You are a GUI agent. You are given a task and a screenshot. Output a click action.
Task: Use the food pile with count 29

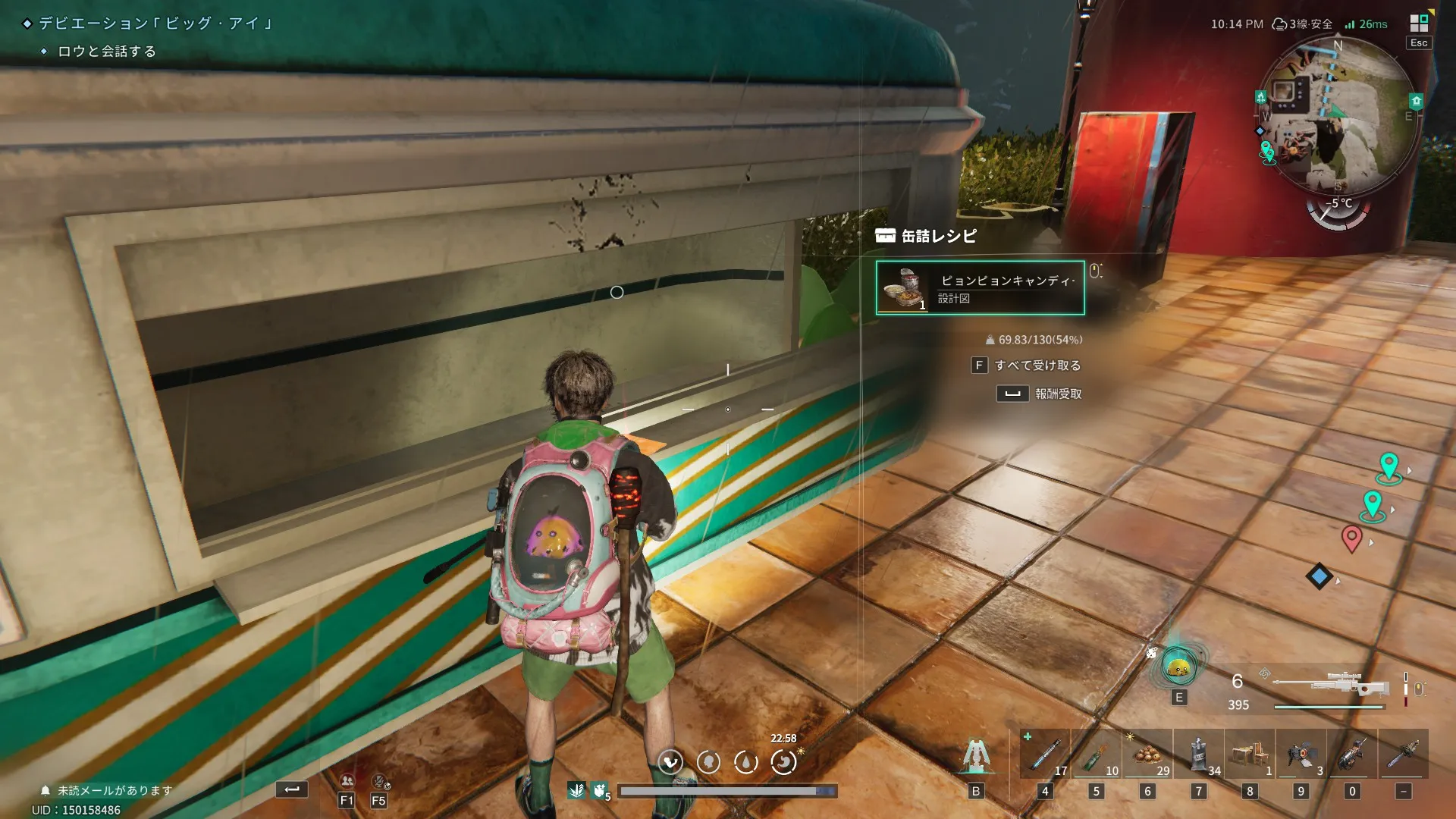click(1147, 755)
